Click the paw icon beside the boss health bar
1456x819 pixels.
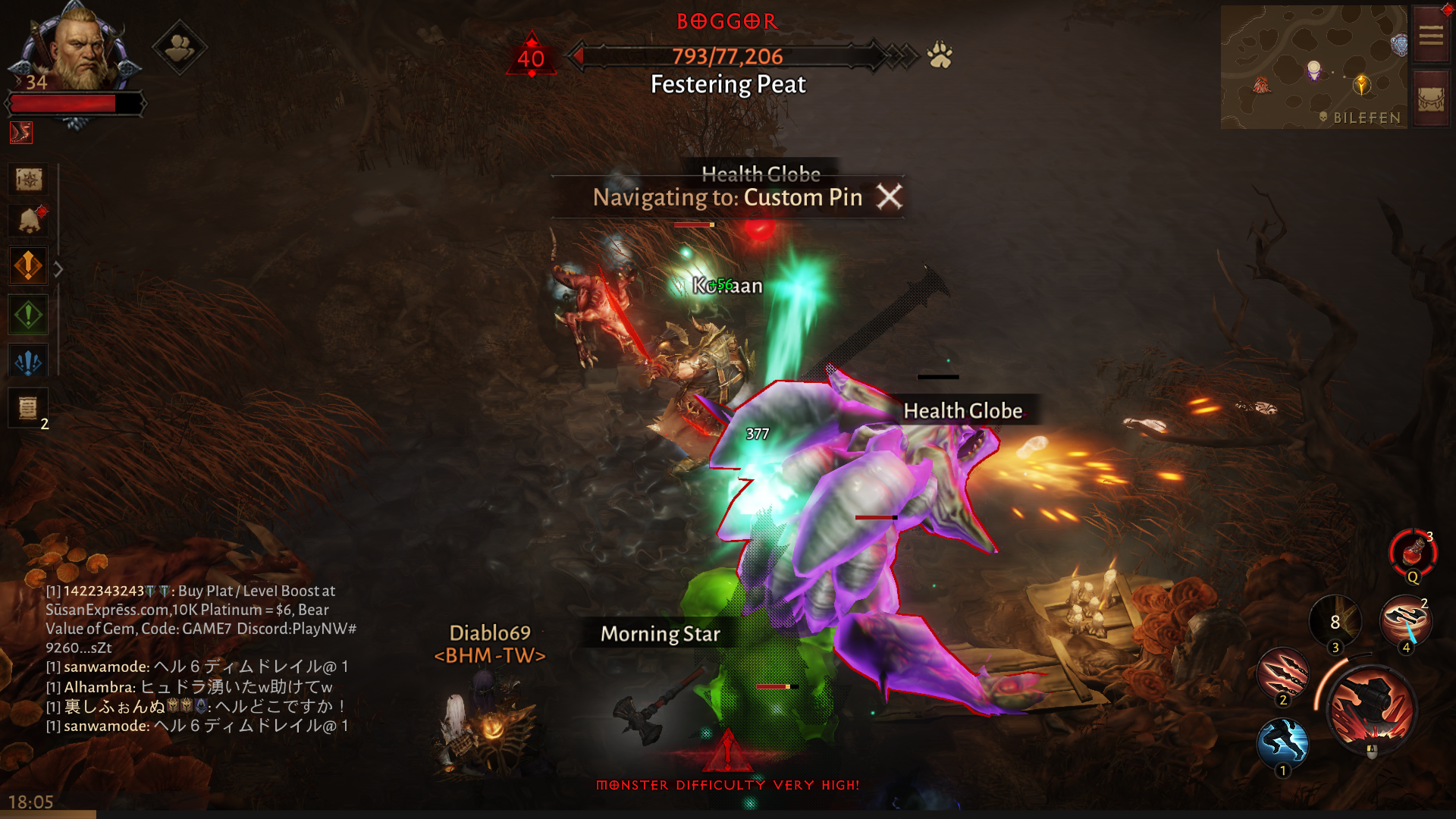pos(938,54)
